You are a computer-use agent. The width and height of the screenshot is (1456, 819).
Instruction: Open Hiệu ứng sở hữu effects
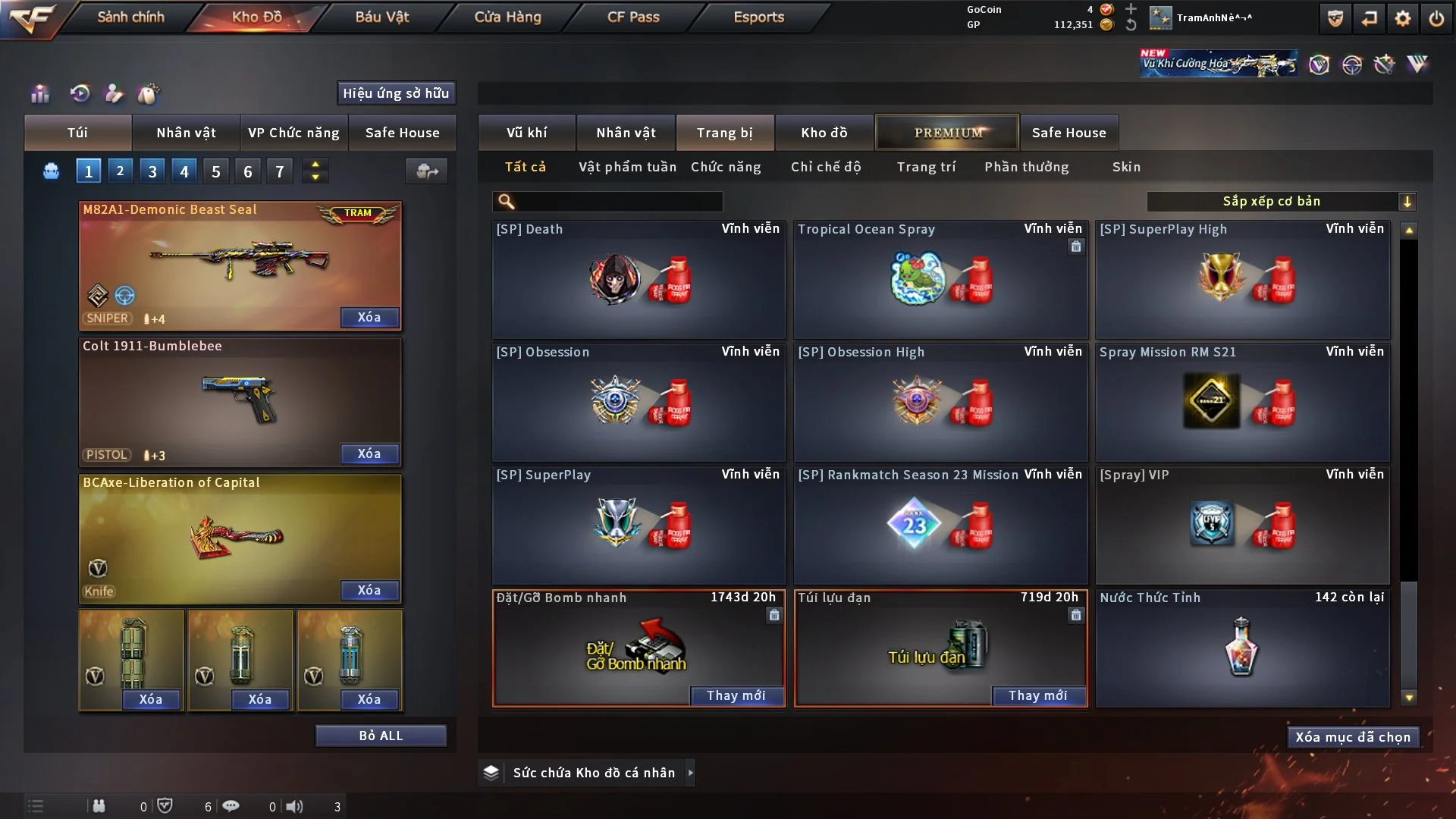click(396, 93)
